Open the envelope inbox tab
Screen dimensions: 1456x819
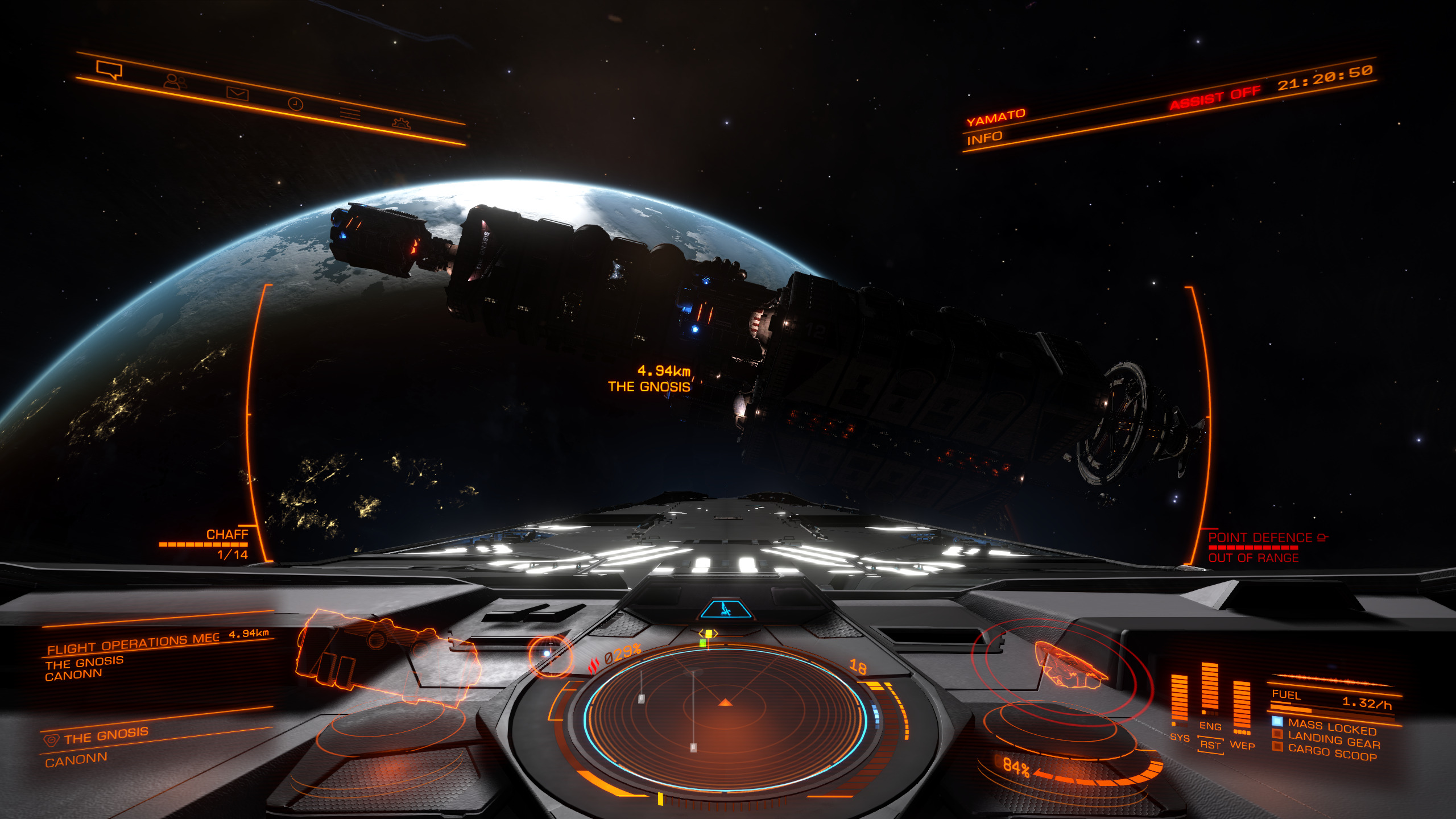tap(237, 93)
